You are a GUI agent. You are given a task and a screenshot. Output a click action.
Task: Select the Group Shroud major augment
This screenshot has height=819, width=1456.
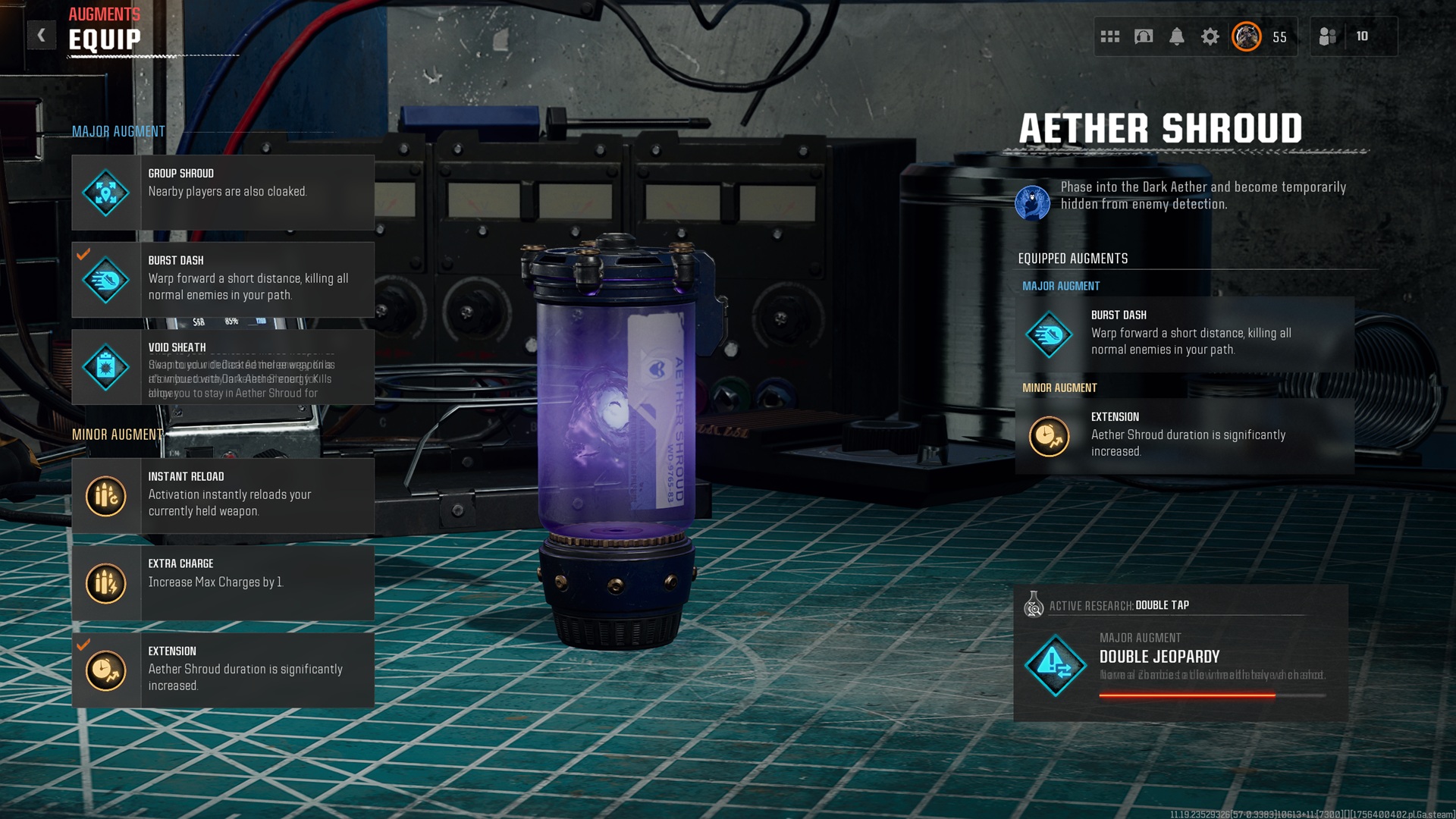[x=223, y=193]
